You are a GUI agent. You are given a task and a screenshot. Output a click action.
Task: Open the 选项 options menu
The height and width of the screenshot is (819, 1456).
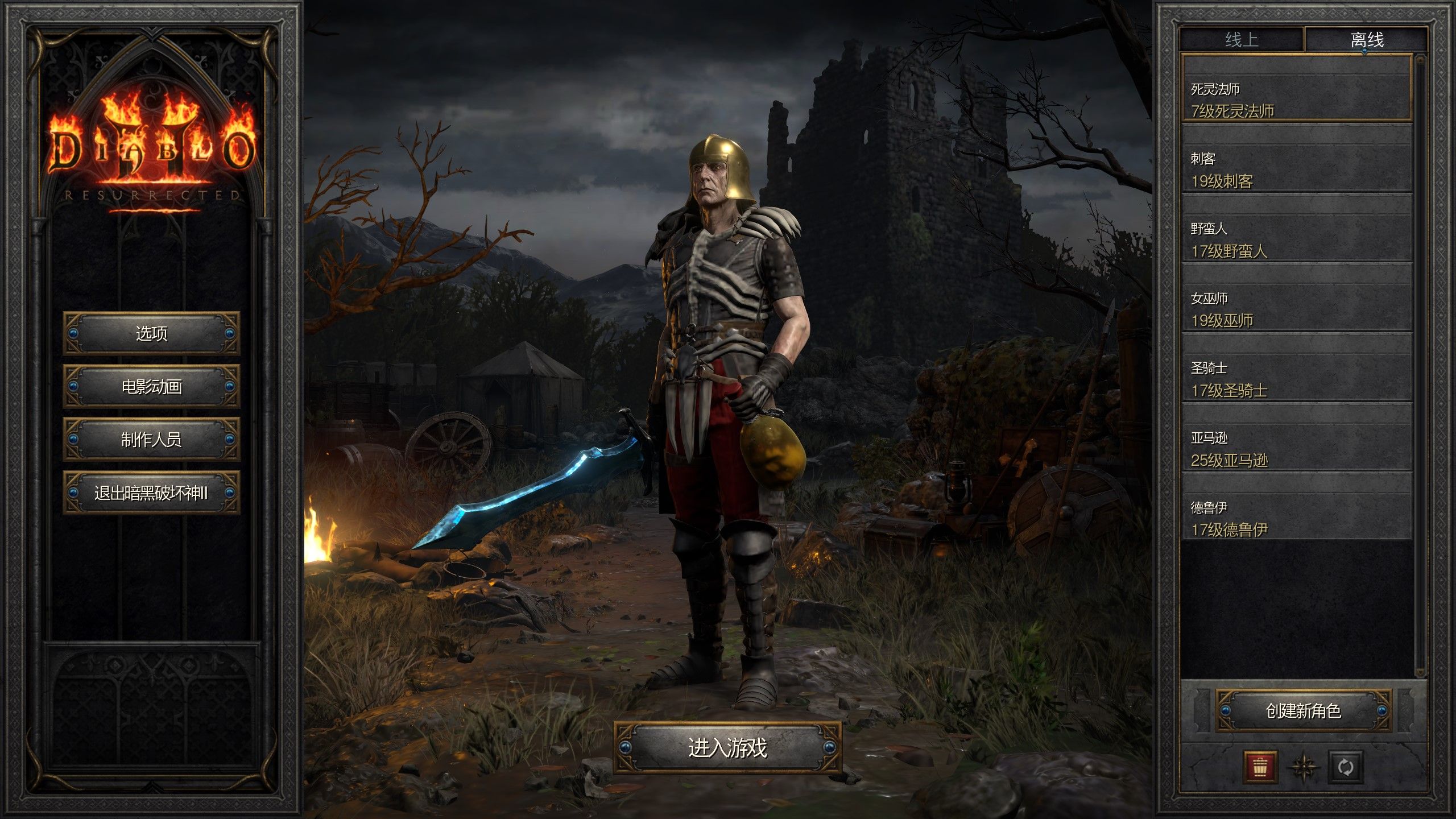(151, 333)
